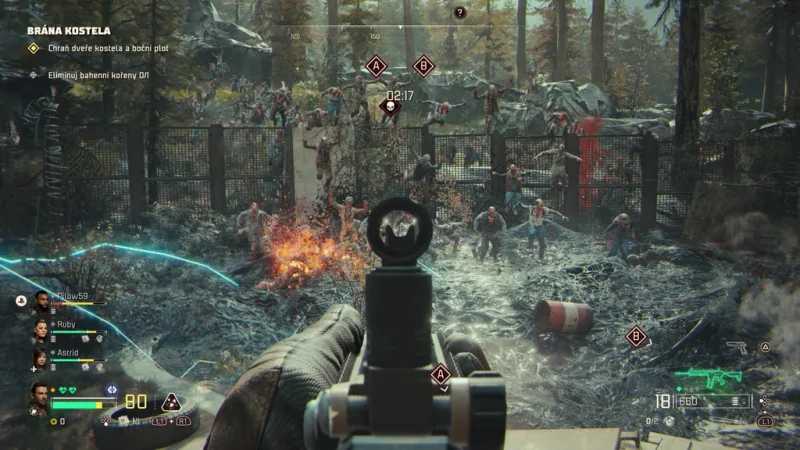Click the question mark compass marker
The width and height of the screenshot is (800, 450).
pos(460,12)
